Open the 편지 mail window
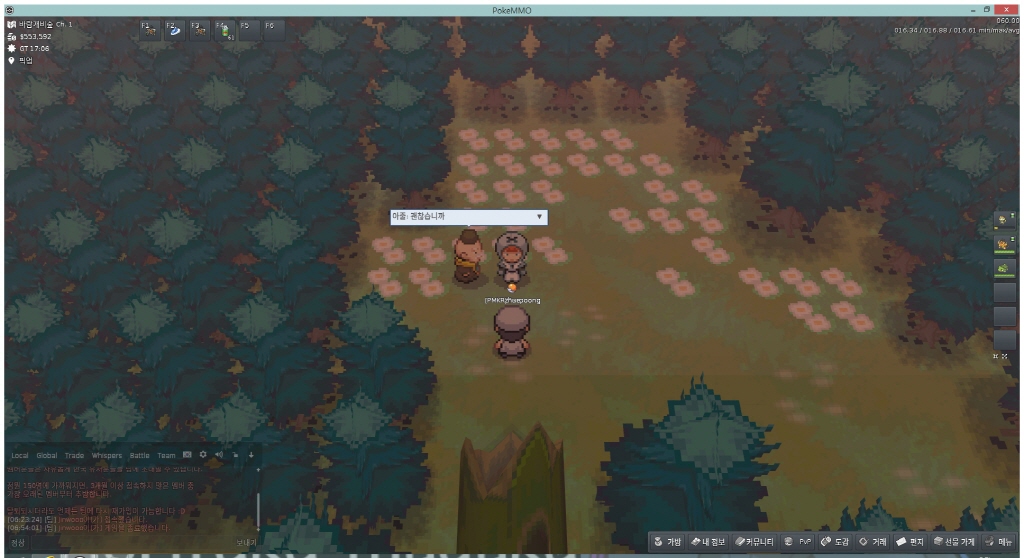This screenshot has width=1024, height=558. 910,542
